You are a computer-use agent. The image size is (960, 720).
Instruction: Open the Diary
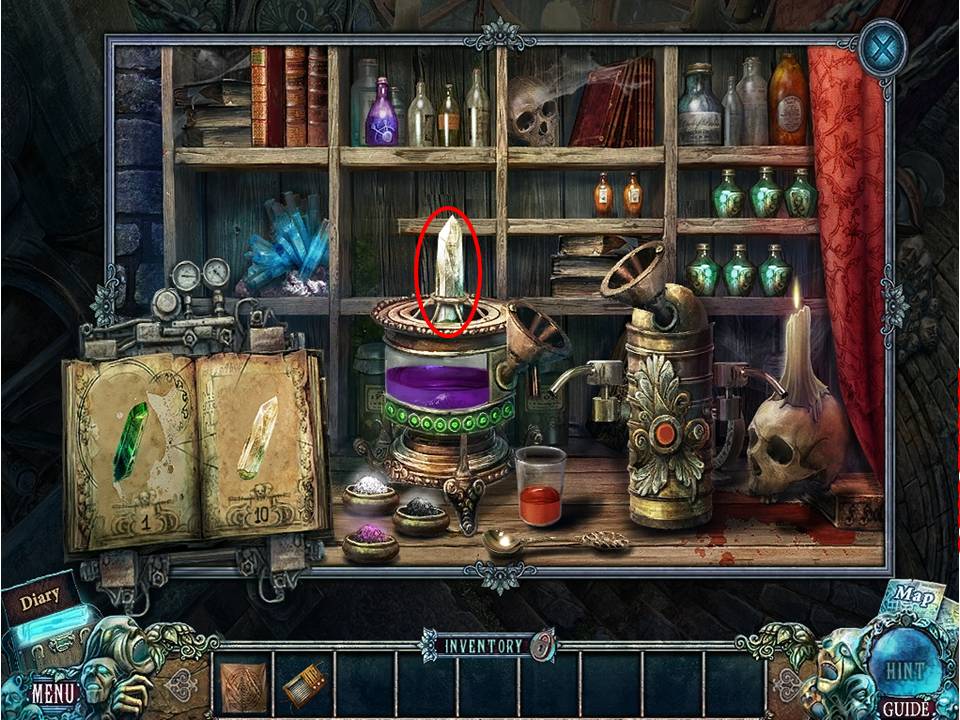[x=38, y=599]
